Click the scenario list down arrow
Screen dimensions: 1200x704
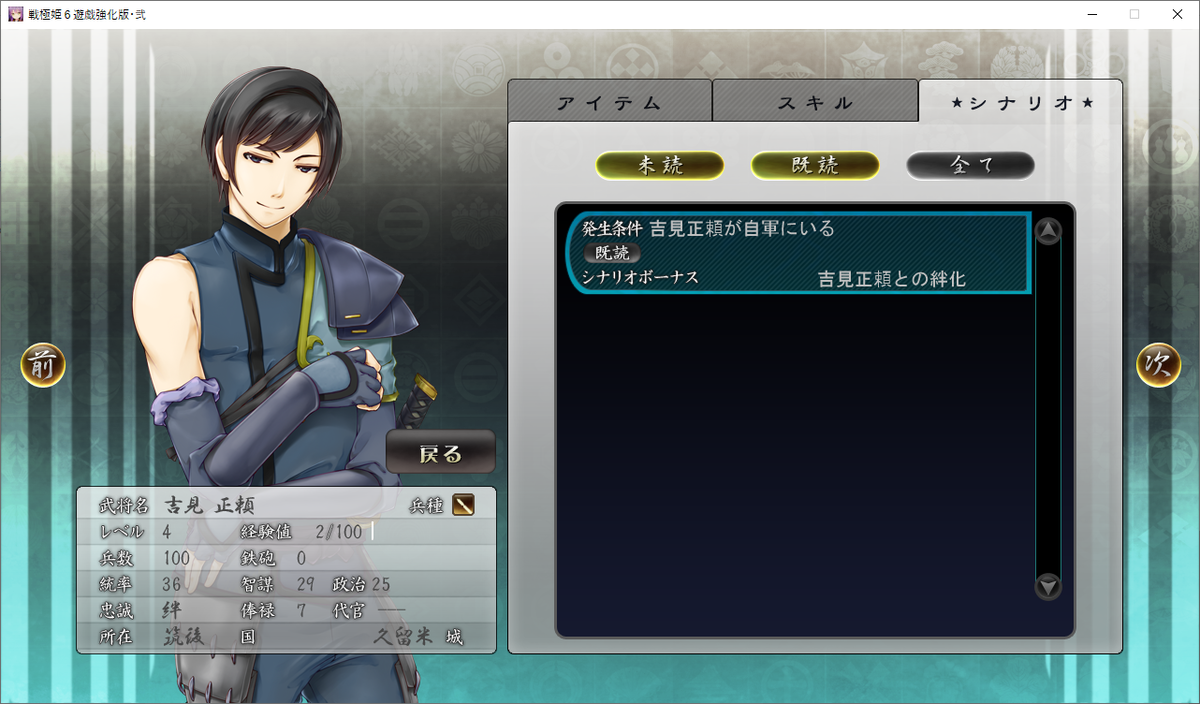coord(1048,585)
